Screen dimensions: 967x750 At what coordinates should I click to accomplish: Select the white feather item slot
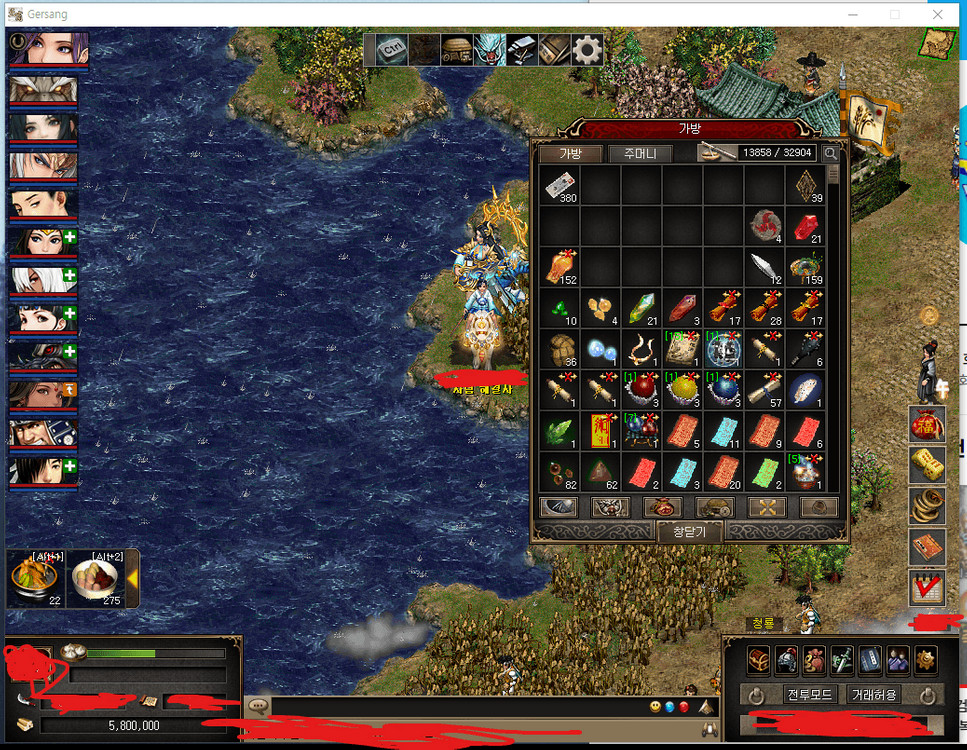point(765,267)
